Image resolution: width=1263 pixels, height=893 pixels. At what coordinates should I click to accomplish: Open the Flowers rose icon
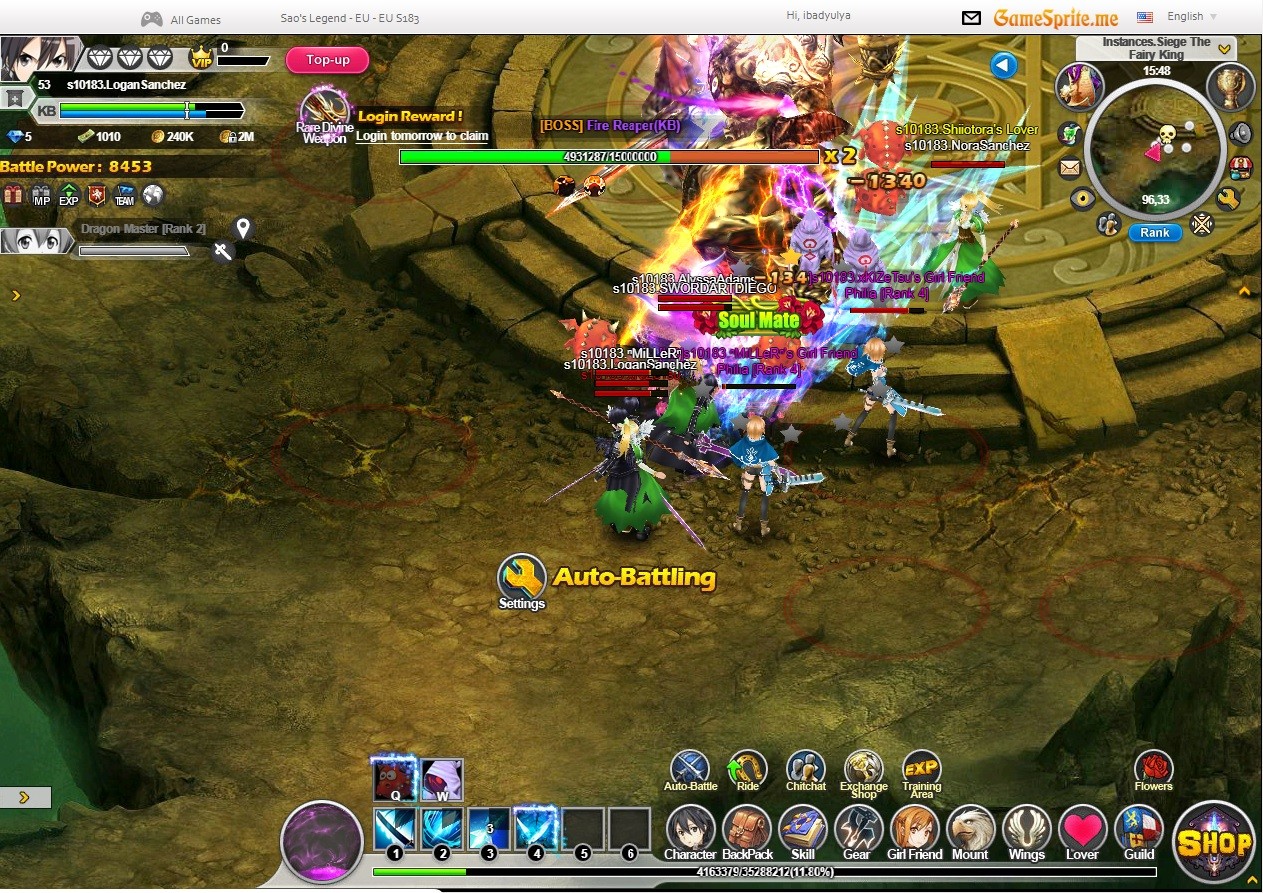1153,768
